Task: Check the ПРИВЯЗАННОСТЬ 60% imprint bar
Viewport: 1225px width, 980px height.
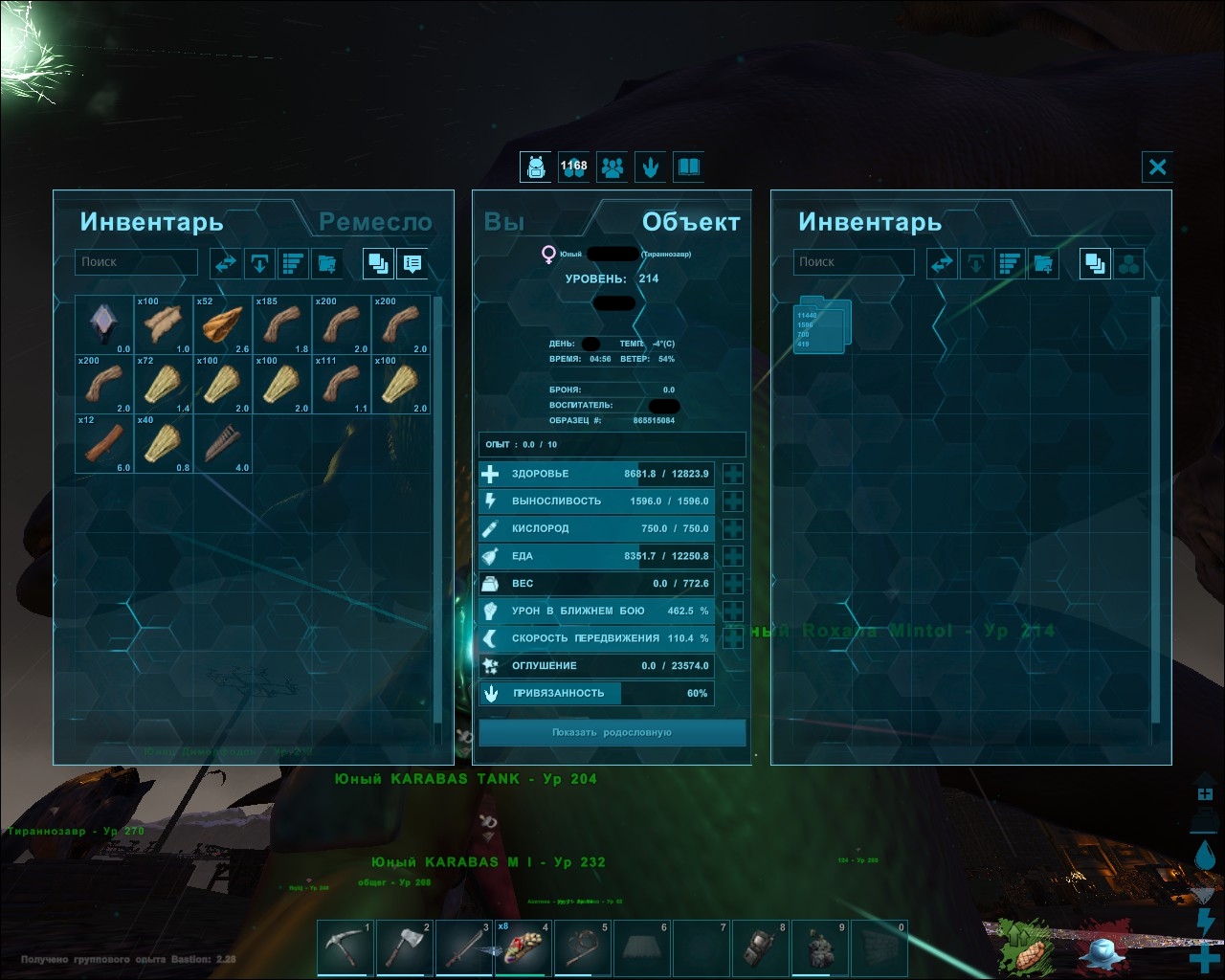Action: [x=595, y=693]
